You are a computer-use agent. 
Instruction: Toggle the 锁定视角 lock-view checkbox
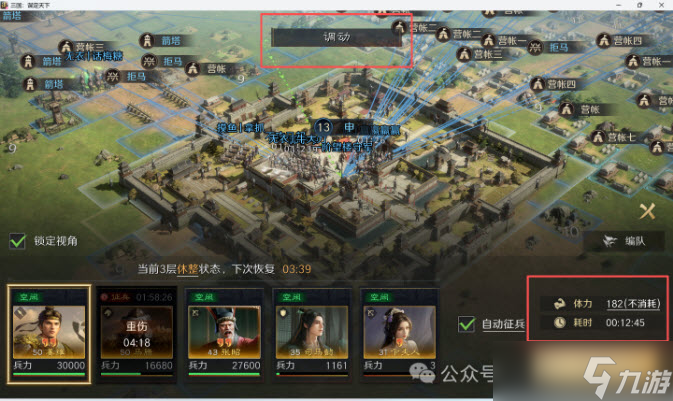pos(18,240)
